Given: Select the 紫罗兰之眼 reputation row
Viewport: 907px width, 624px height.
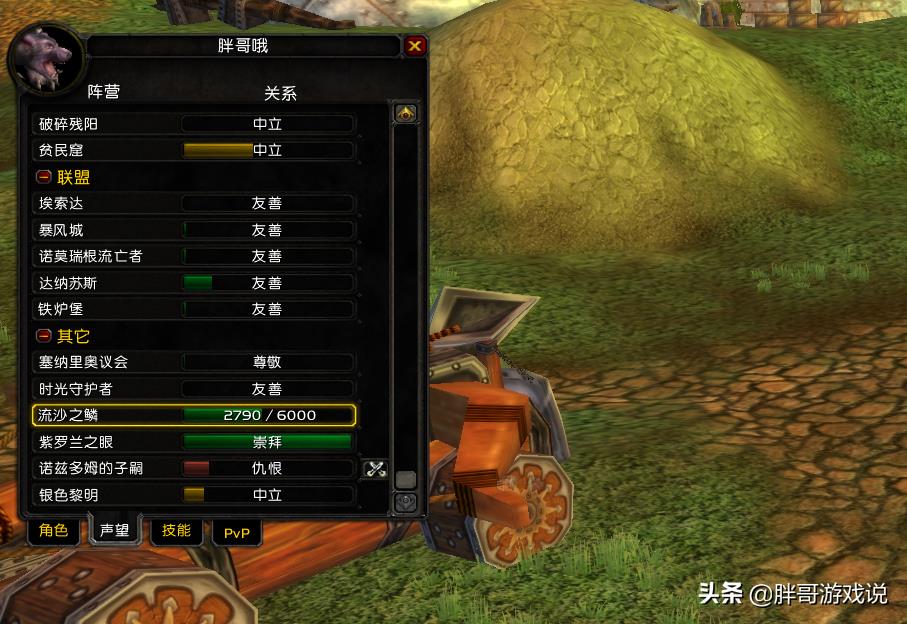Looking at the screenshot, I should 194,442.
